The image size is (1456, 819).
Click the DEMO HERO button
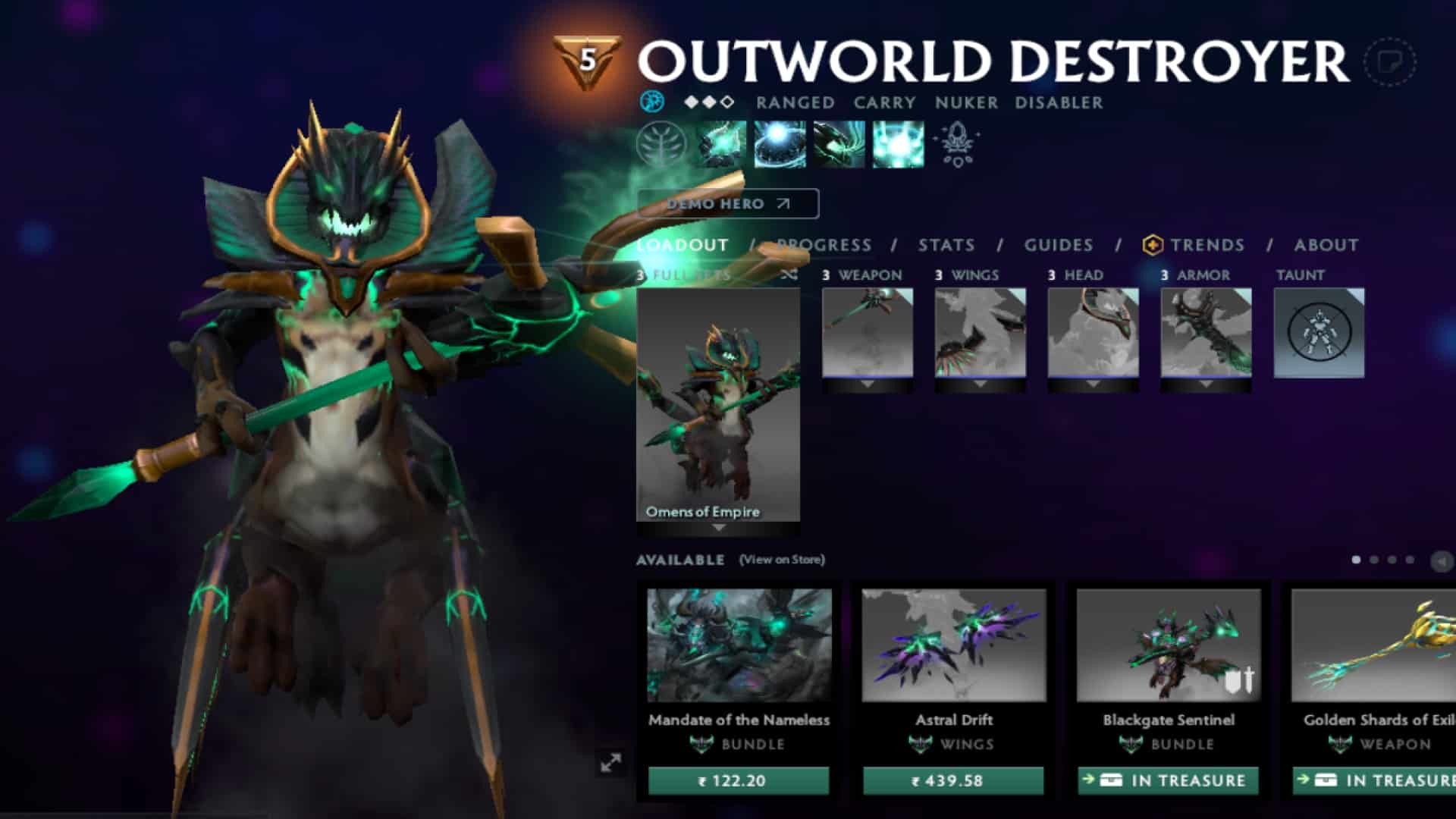(726, 203)
